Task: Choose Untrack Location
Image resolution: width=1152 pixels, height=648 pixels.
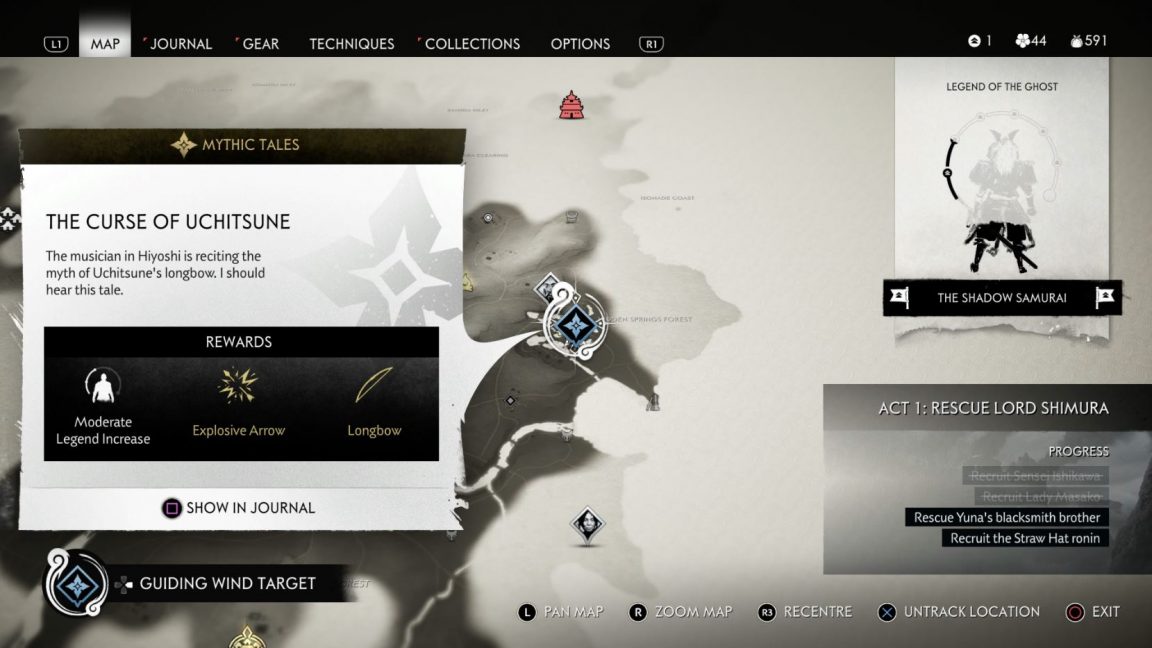Action: click(959, 612)
